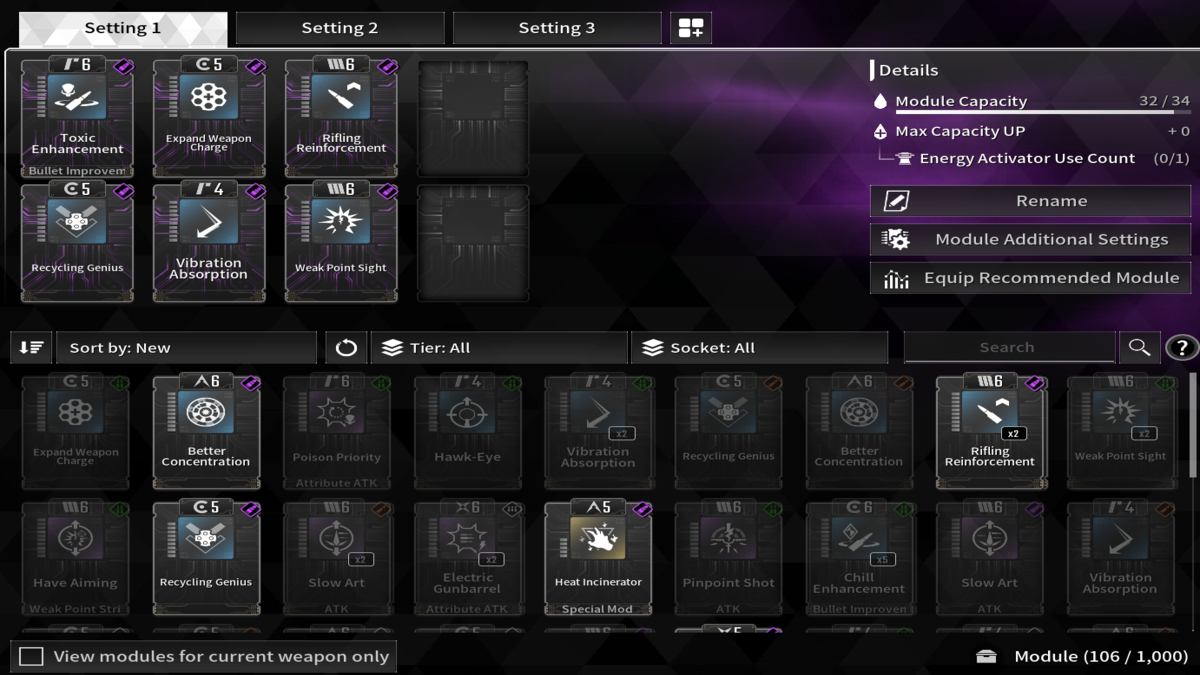The width and height of the screenshot is (1200, 675).
Task: Reset filters with the refresh button
Action: click(x=346, y=348)
